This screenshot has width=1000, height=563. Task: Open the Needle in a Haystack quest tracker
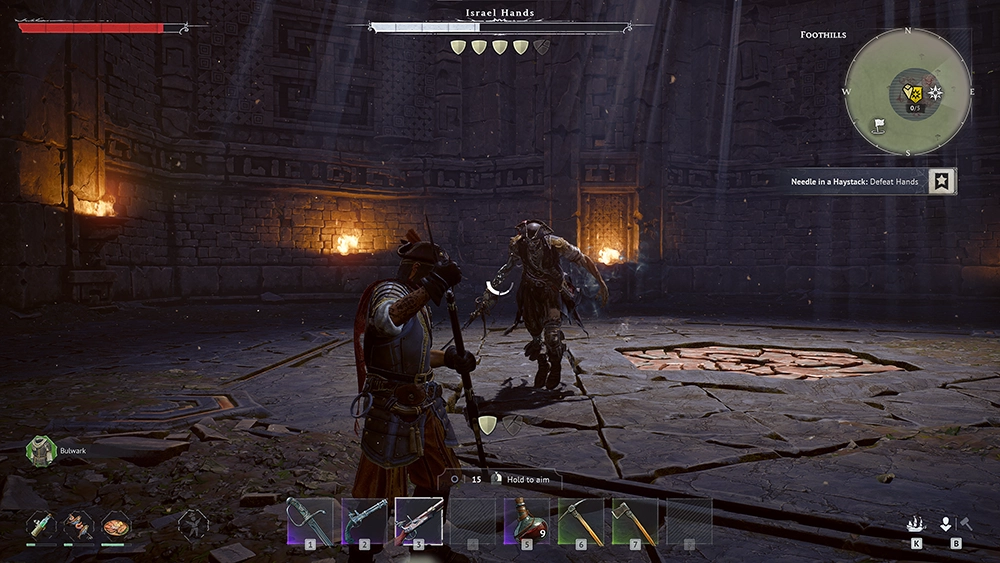pyautogui.click(x=855, y=182)
